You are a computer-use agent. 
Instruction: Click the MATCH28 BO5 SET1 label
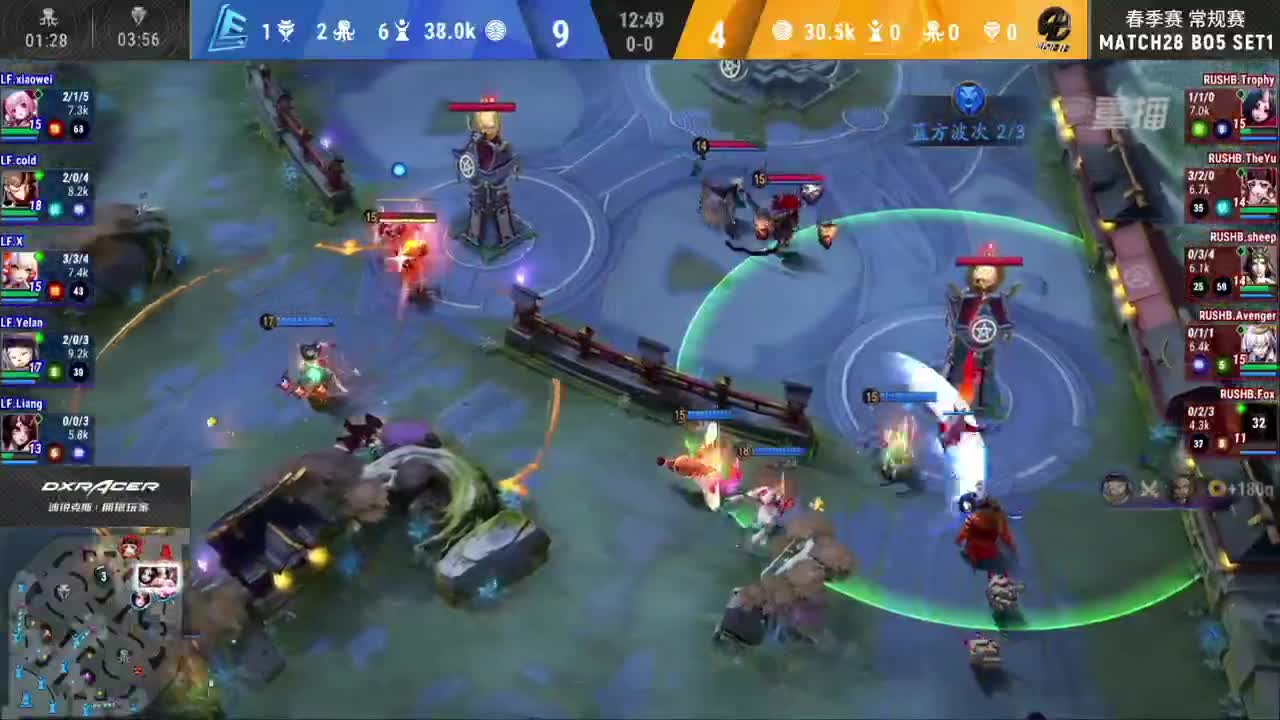coord(1185,42)
